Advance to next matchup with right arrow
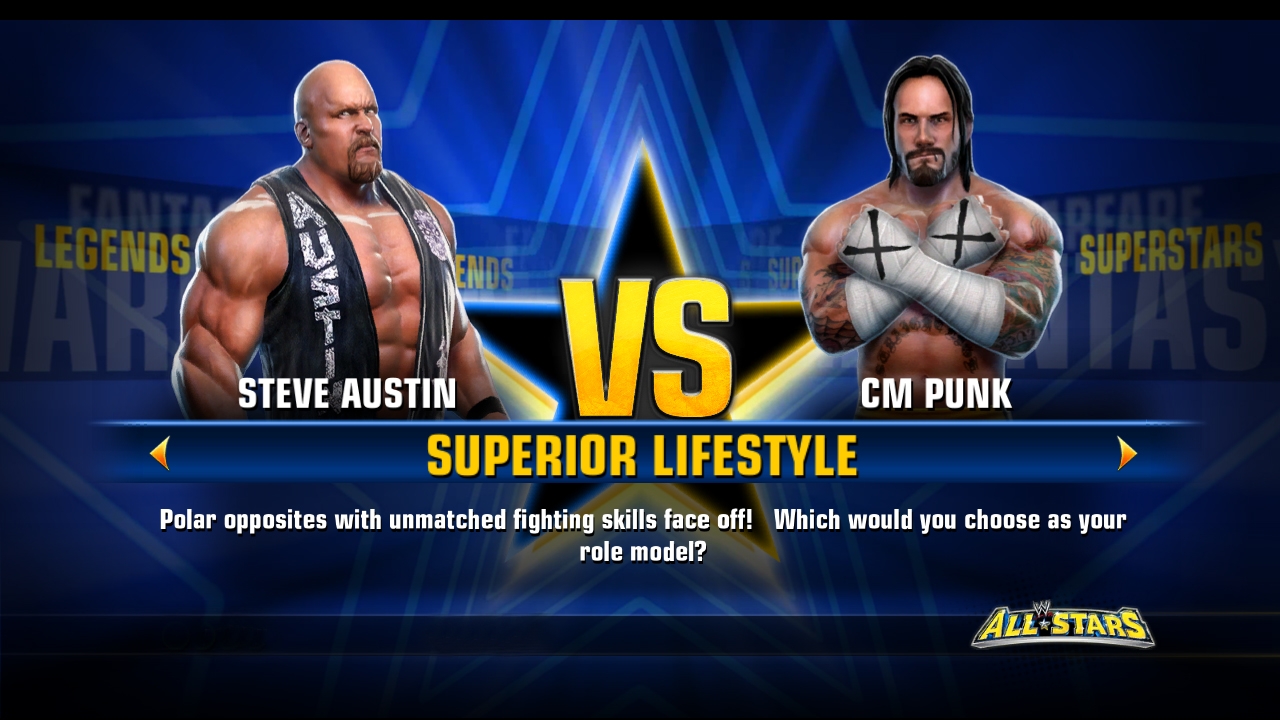 coord(1127,454)
